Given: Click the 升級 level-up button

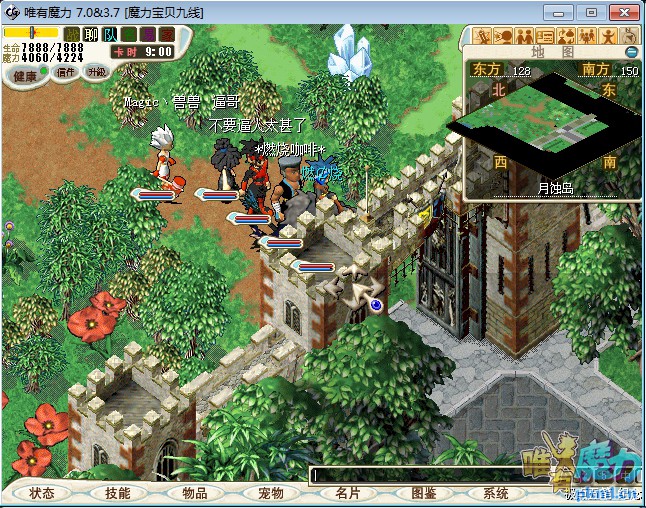Looking at the screenshot, I should [96, 72].
